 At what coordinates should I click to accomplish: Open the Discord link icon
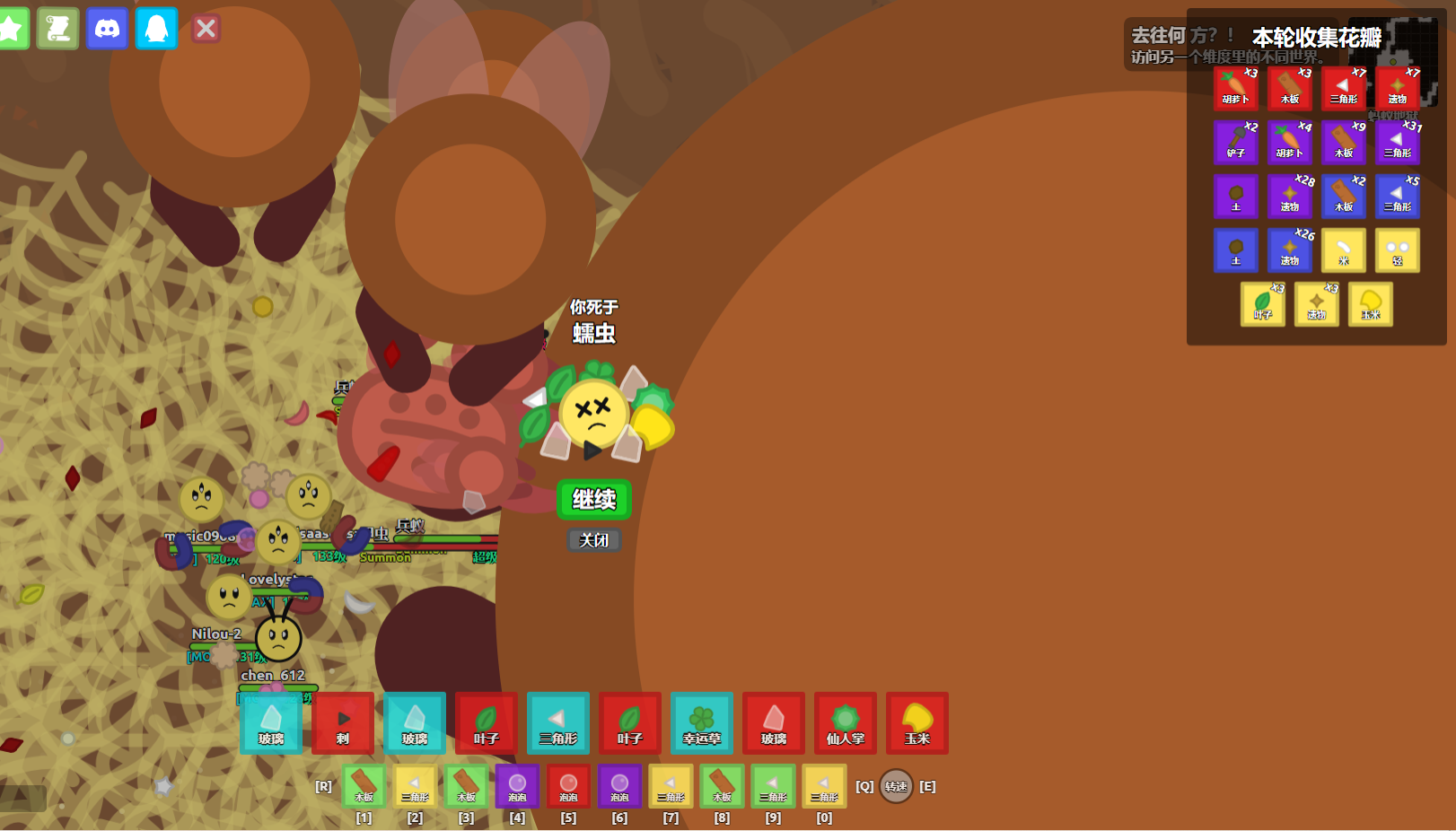pyautogui.click(x=107, y=29)
